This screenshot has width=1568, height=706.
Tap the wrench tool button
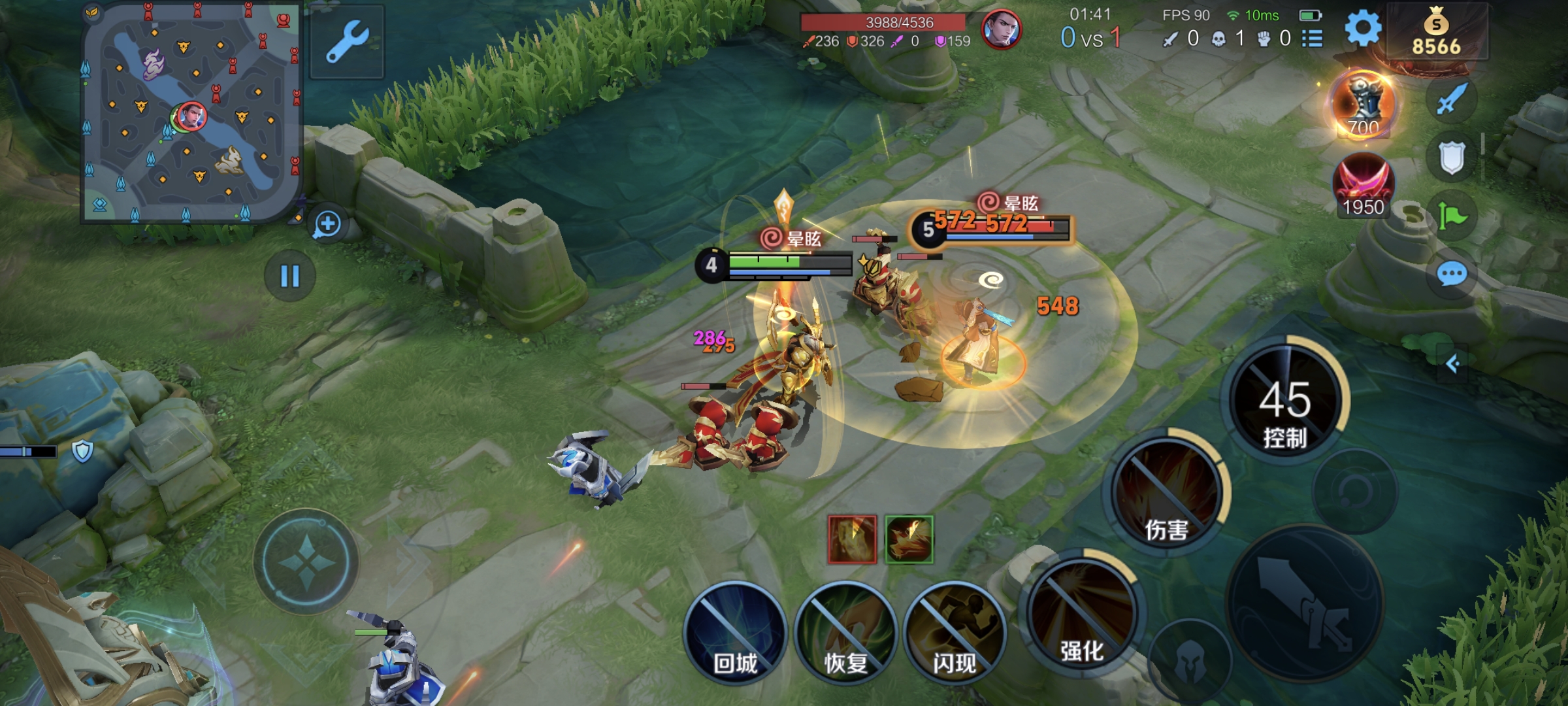[x=348, y=42]
